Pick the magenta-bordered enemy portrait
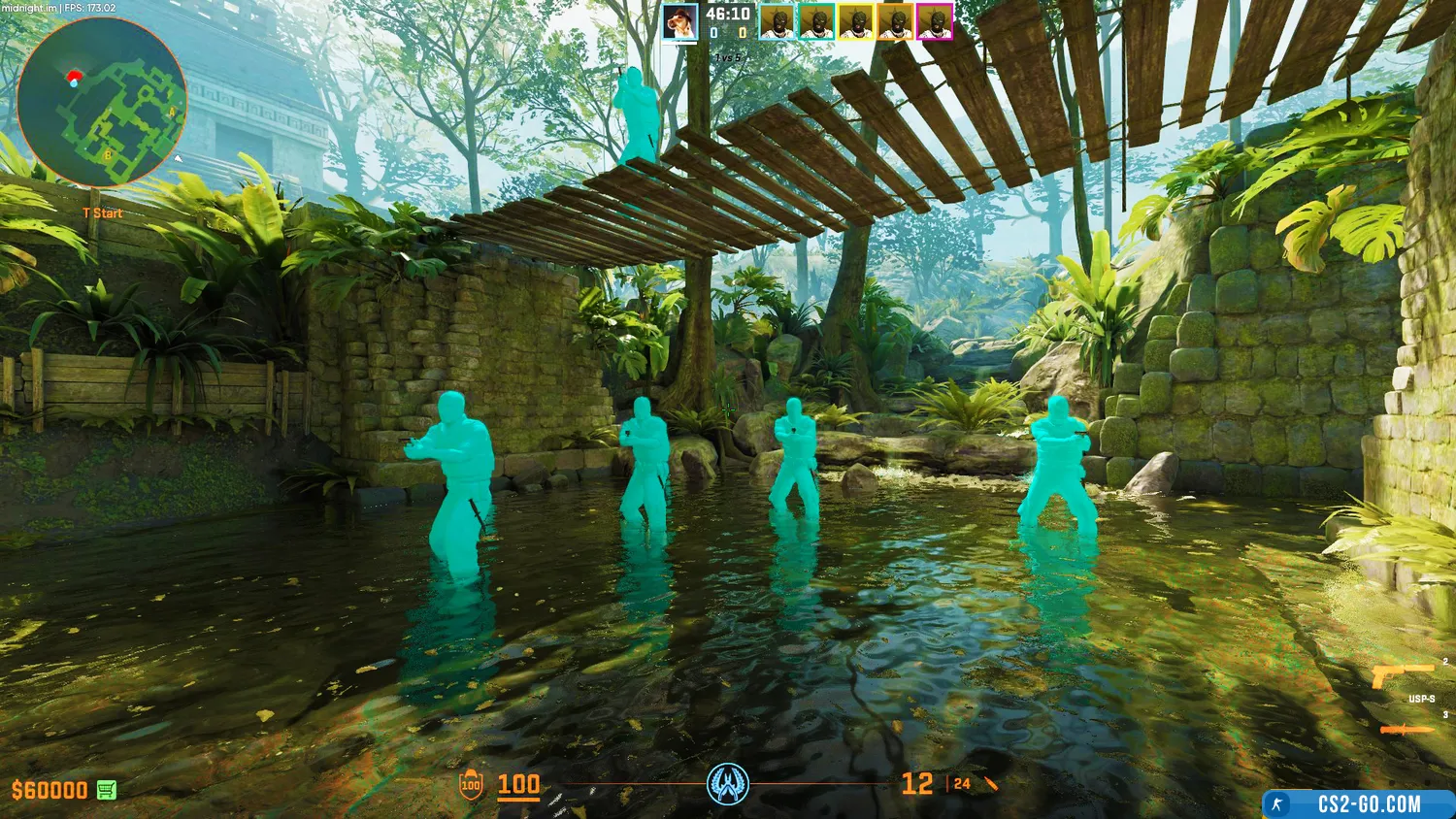The image size is (1456, 819). pos(935,21)
